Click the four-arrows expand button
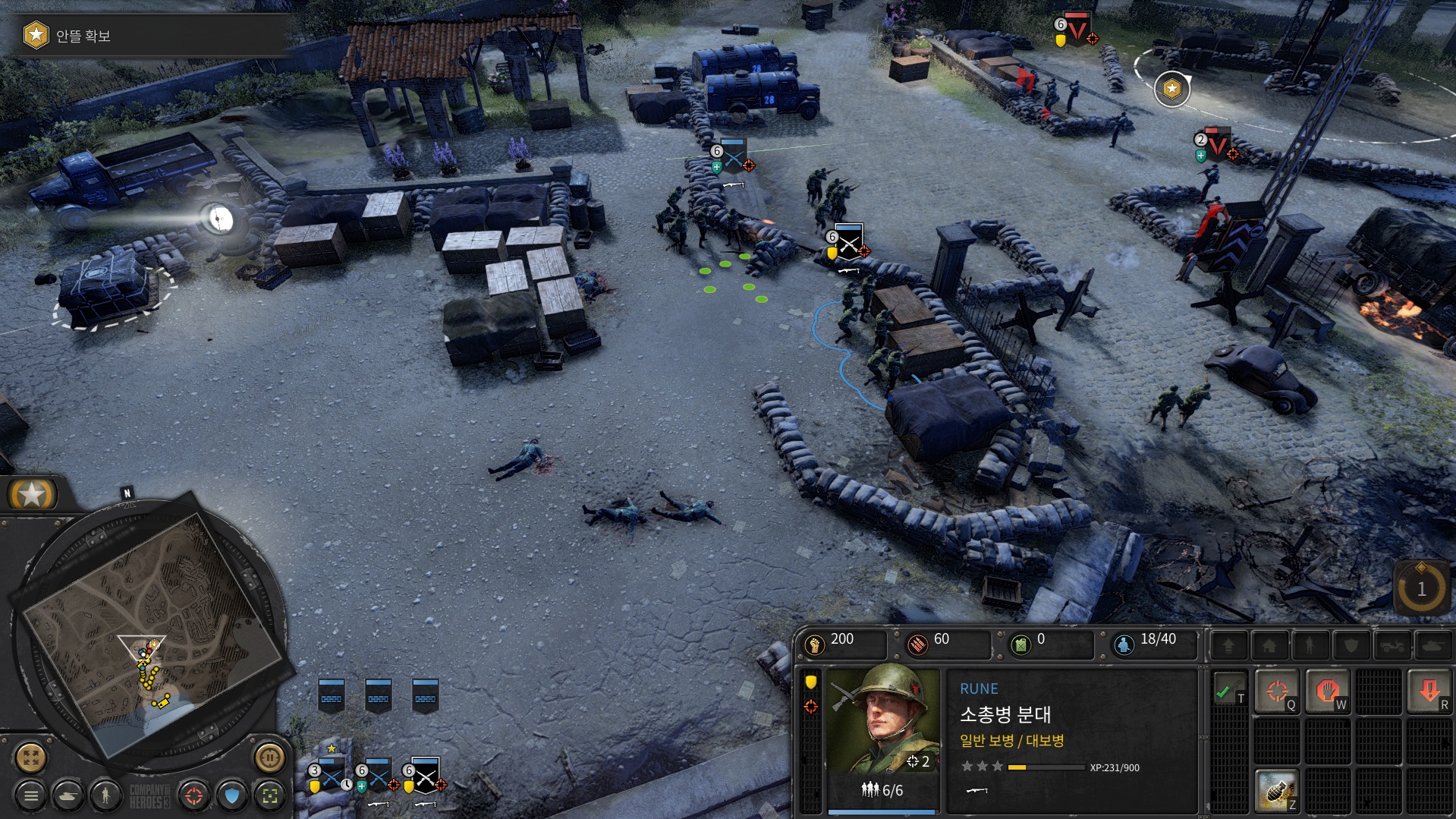Screen dimensions: 1456x819 point(31,757)
